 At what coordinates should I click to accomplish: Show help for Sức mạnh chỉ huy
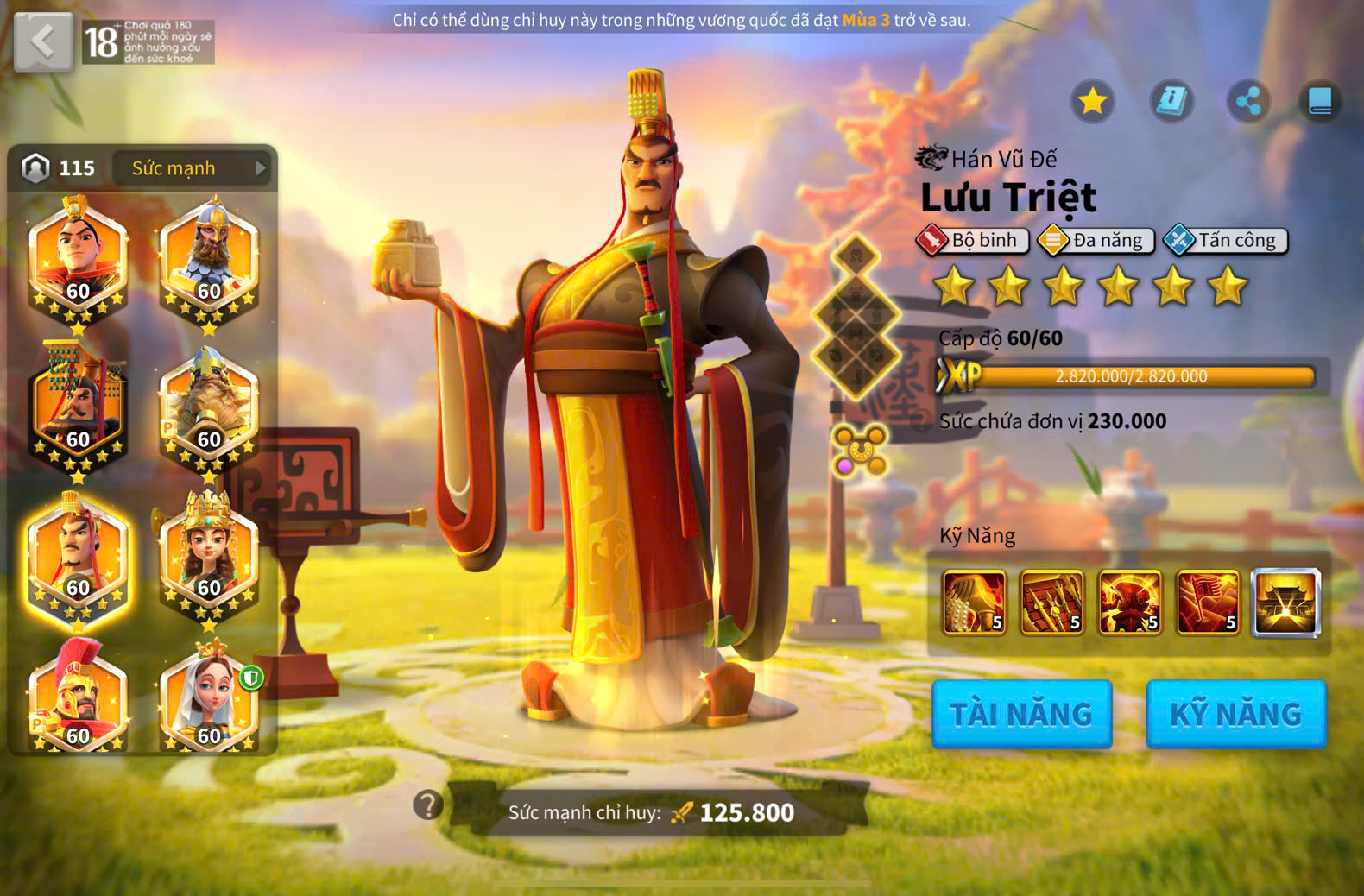(x=428, y=805)
